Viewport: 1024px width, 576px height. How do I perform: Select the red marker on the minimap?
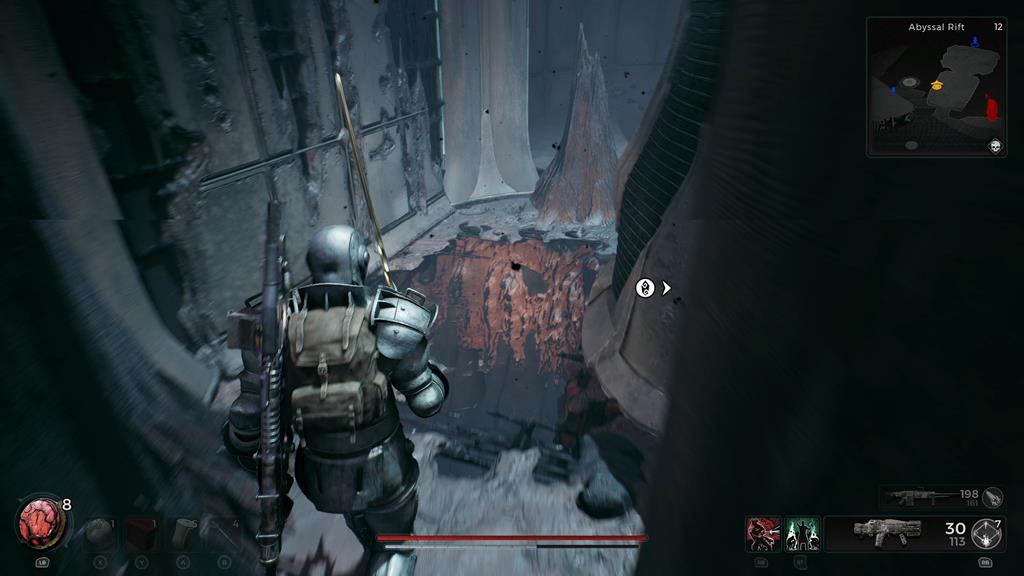[992, 106]
